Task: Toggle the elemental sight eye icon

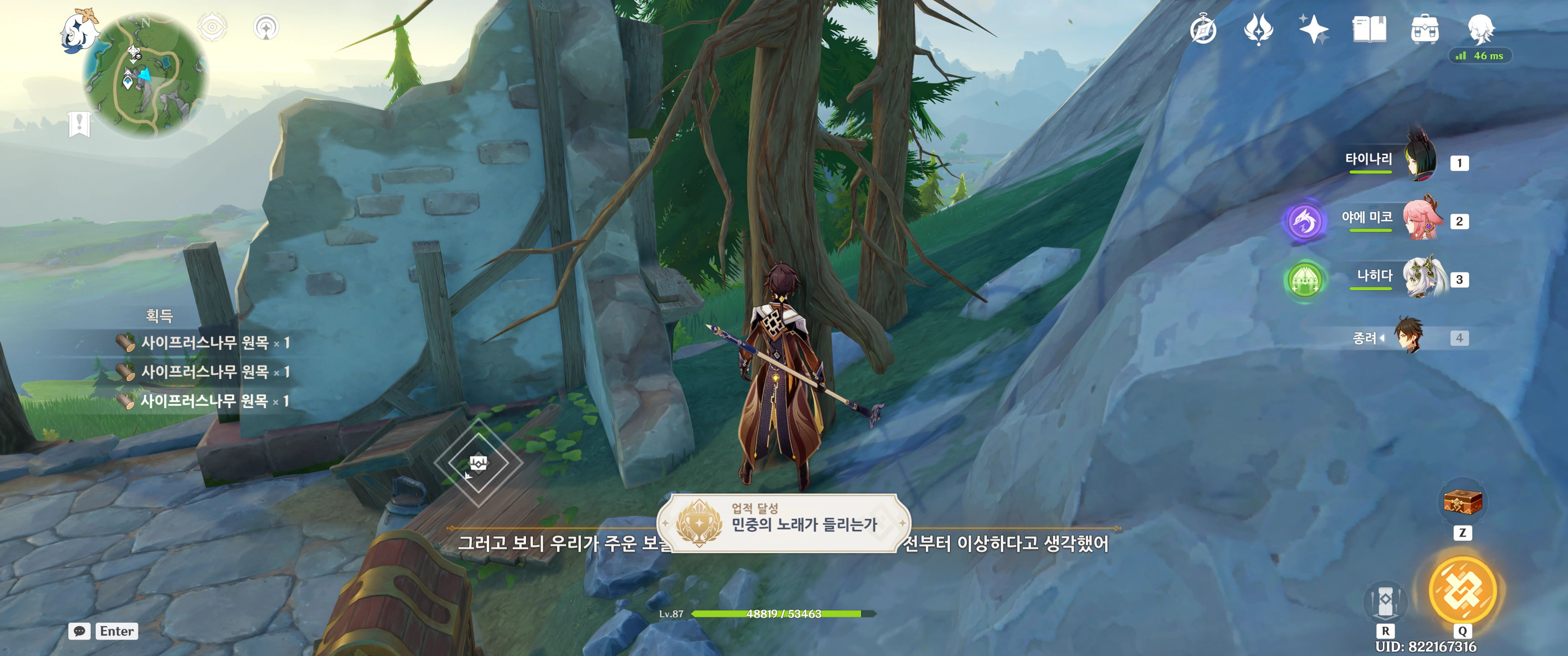Action: point(212,27)
